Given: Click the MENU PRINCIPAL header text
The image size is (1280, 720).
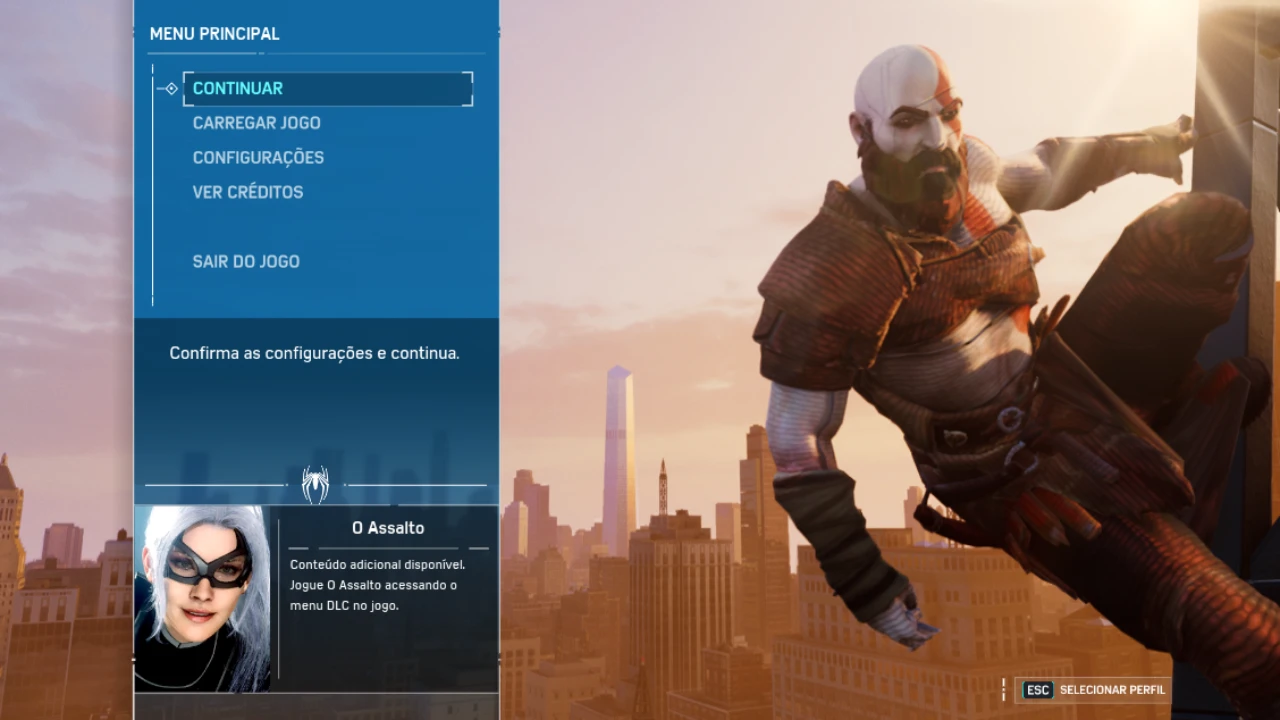Looking at the screenshot, I should click(214, 33).
